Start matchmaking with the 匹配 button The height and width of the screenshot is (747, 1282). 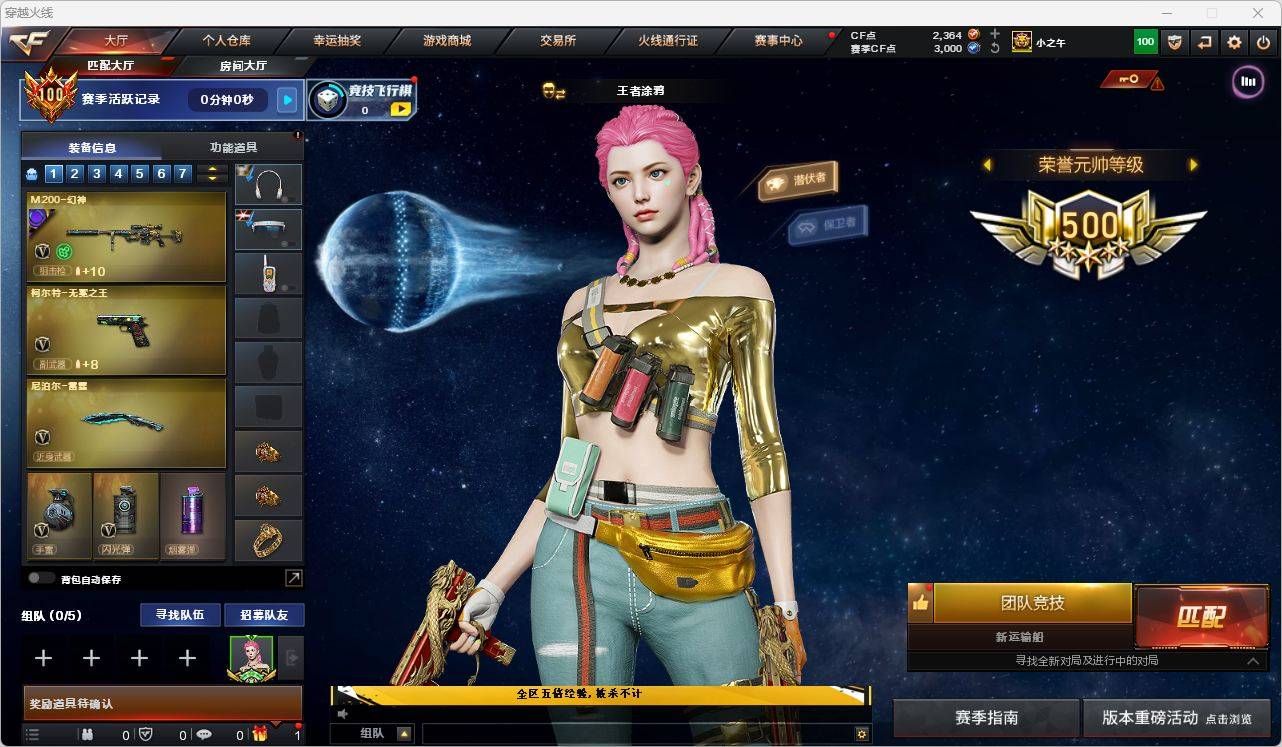point(1201,616)
